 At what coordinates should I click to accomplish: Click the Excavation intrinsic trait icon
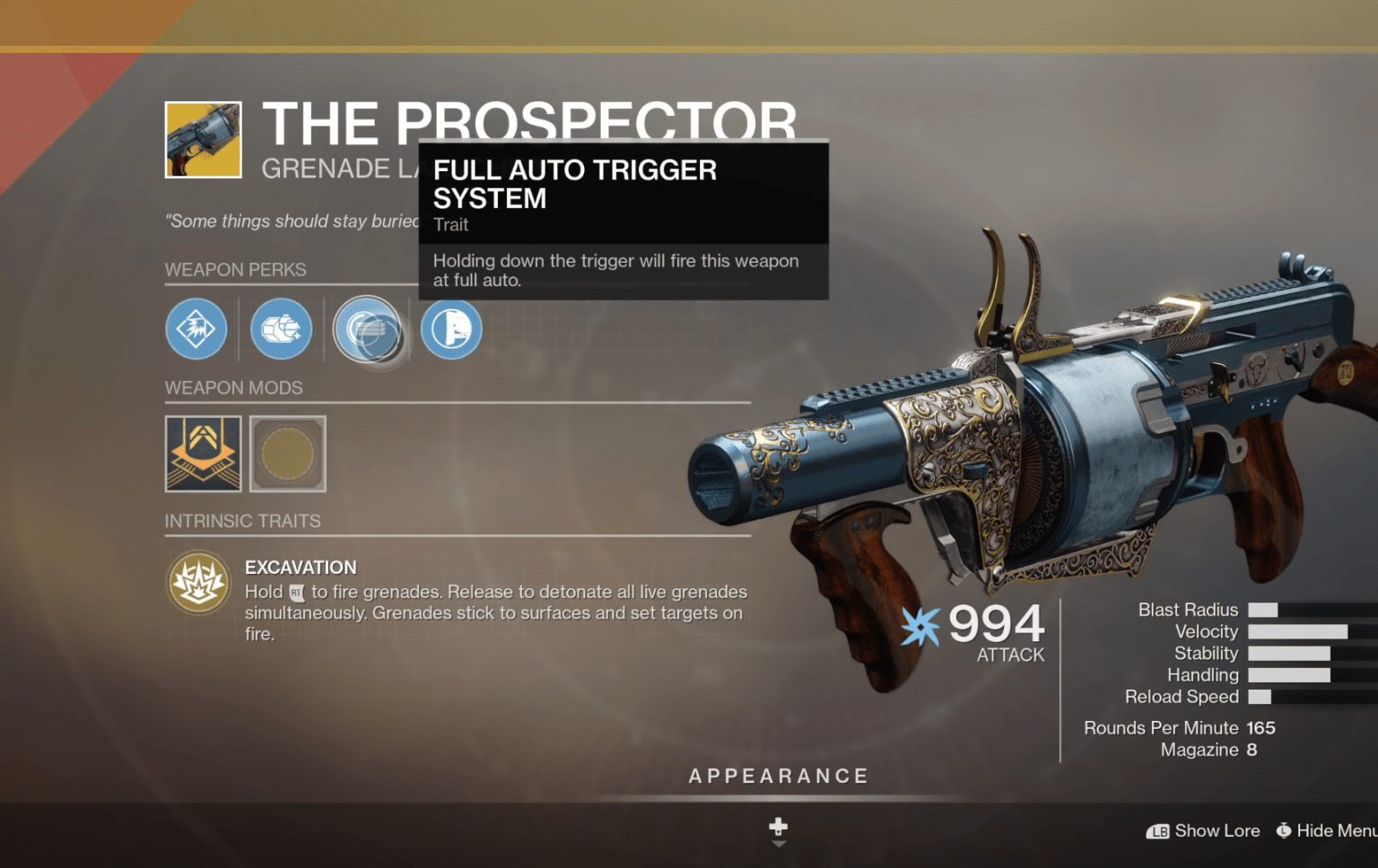pos(198,583)
